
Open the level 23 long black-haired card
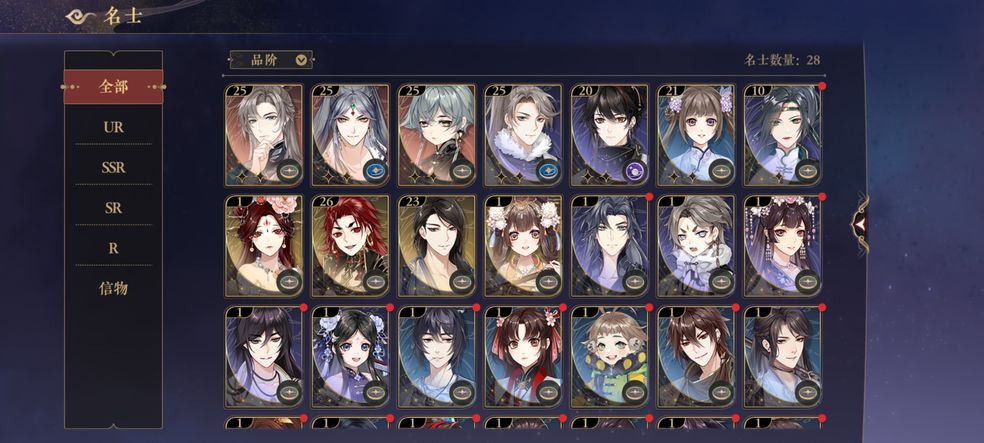pyautogui.click(x=437, y=245)
